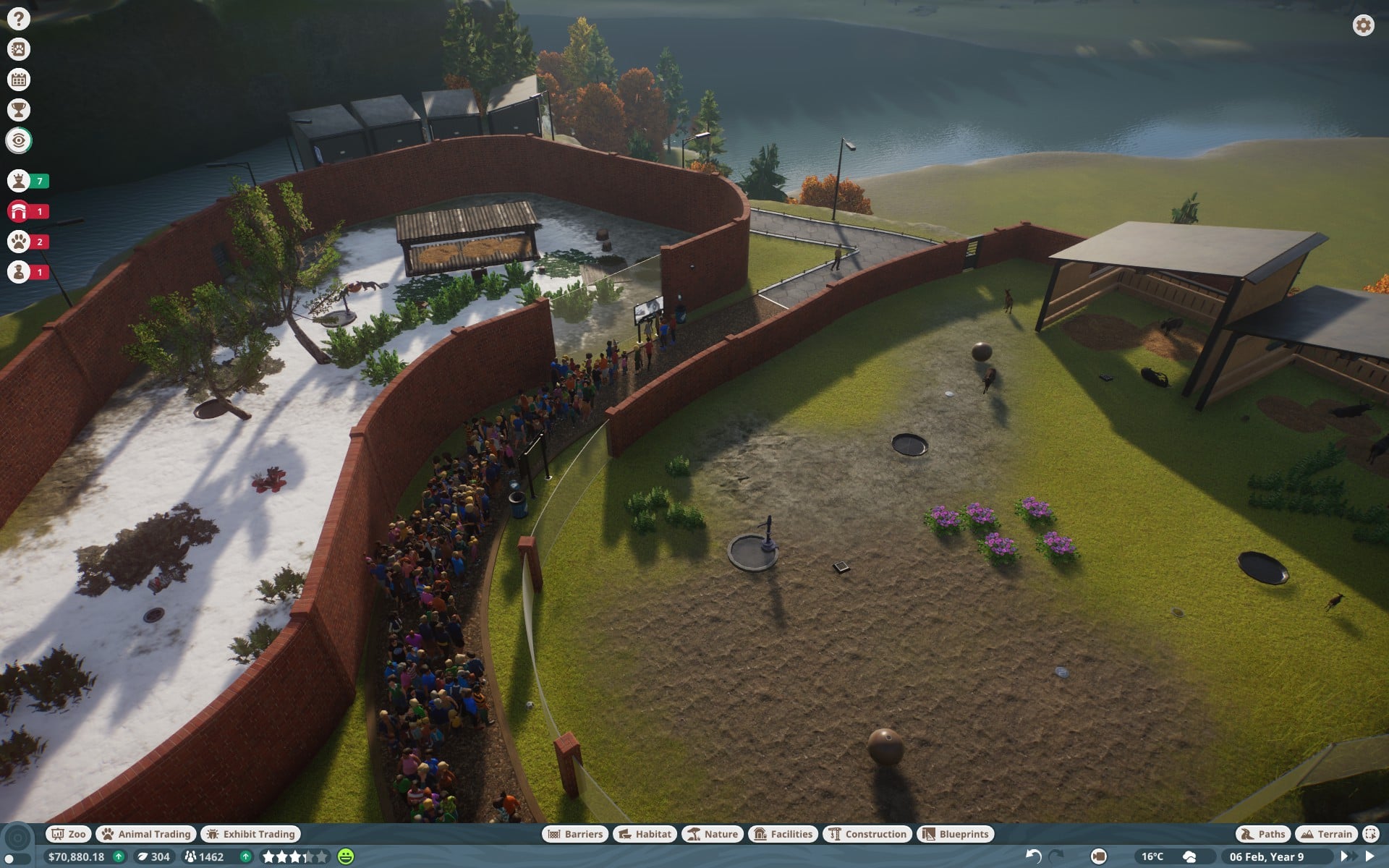1389x868 pixels.
Task: Open the Zoo management menu
Action: [68, 834]
